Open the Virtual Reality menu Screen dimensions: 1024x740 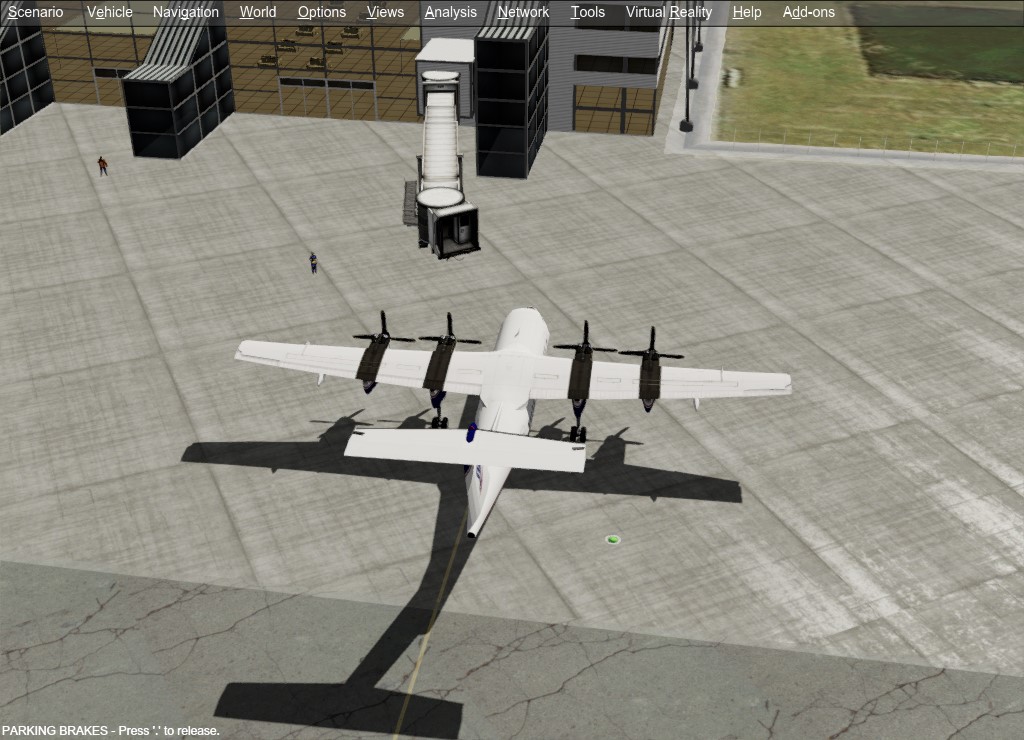(x=668, y=12)
